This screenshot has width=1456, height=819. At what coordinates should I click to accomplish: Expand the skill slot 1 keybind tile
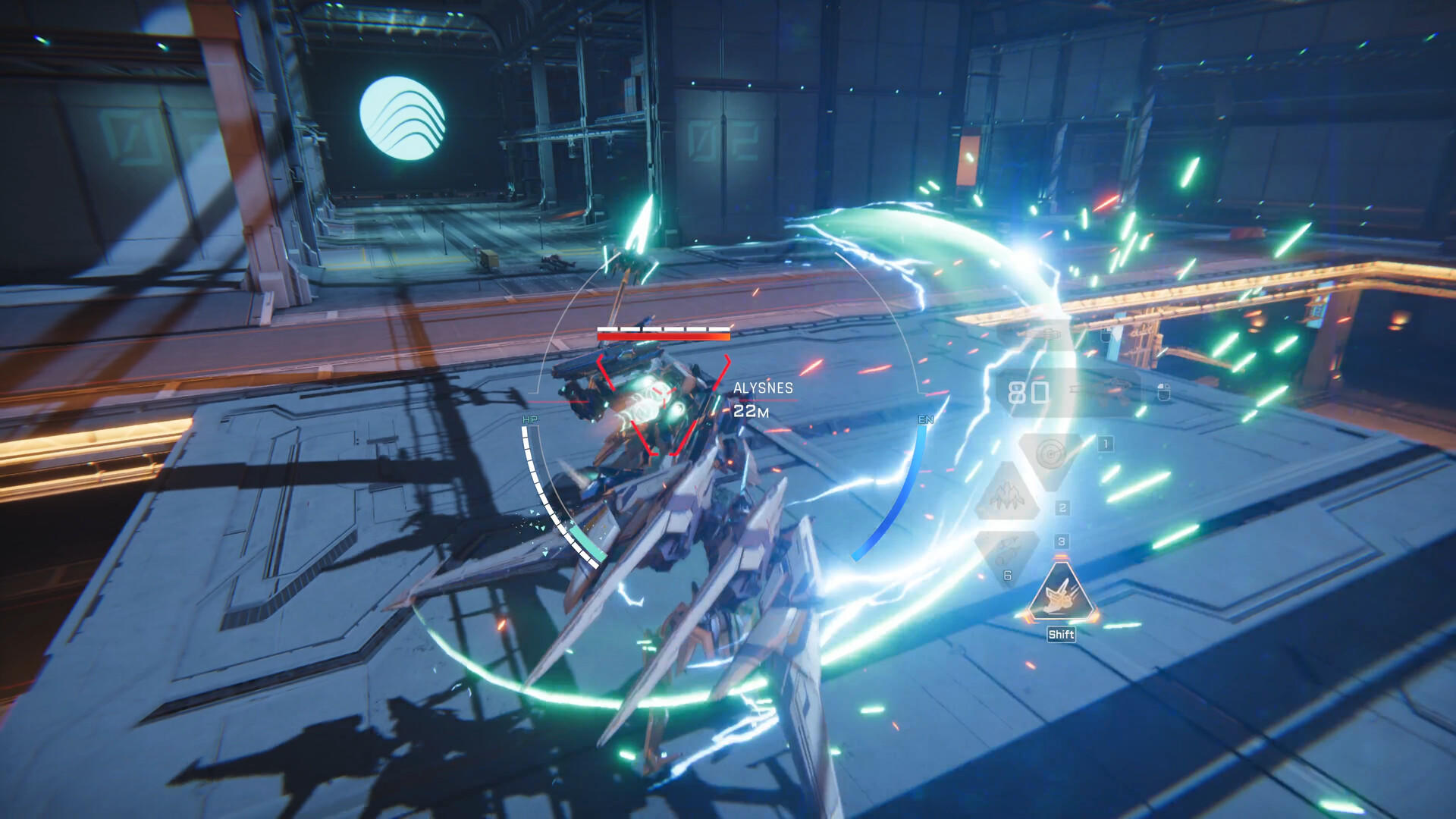coord(1106,444)
